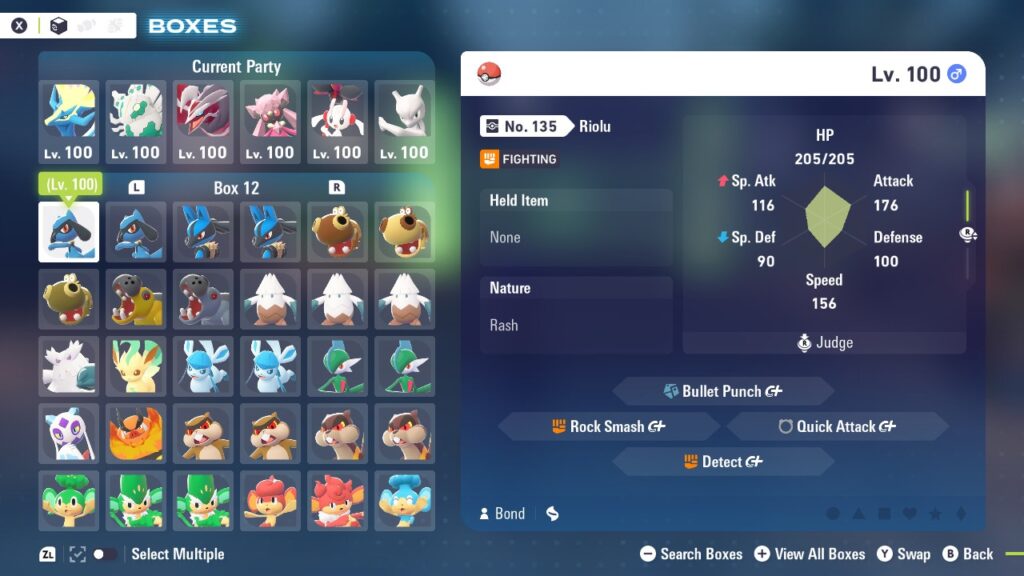Pick the Panpour box slot

[x=404, y=499]
